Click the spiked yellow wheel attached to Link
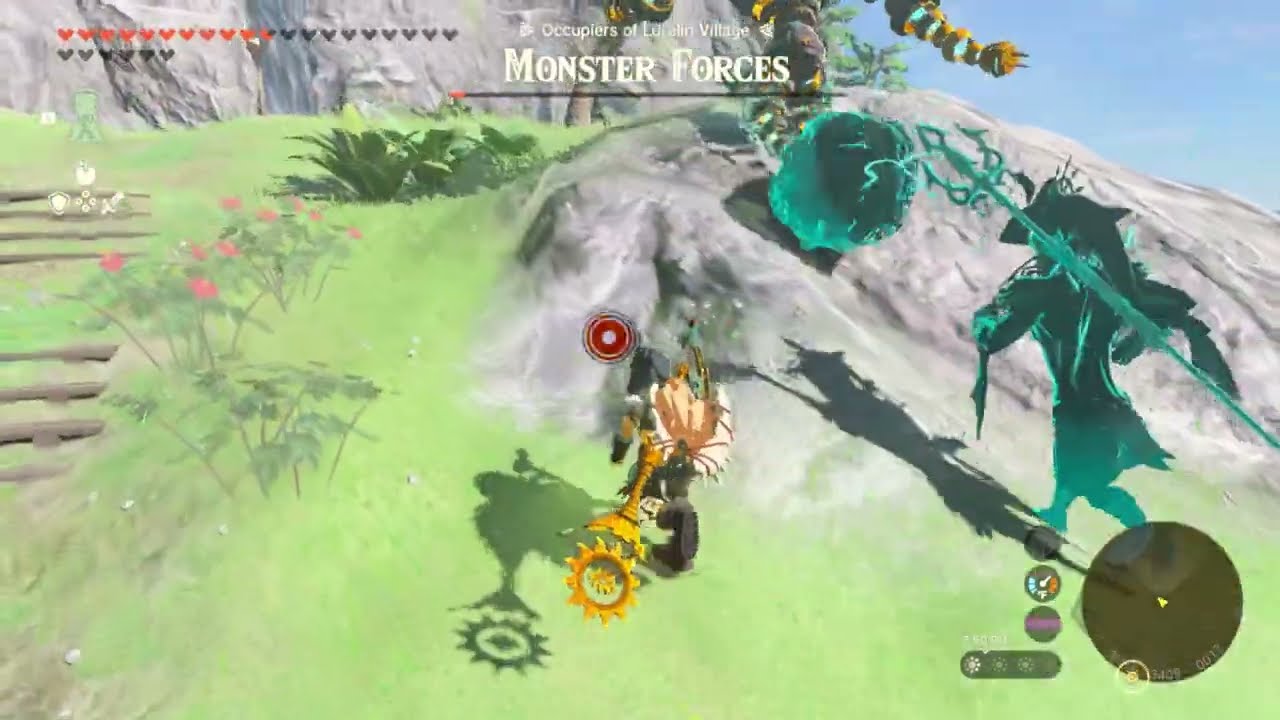The height and width of the screenshot is (720, 1280). click(600, 584)
